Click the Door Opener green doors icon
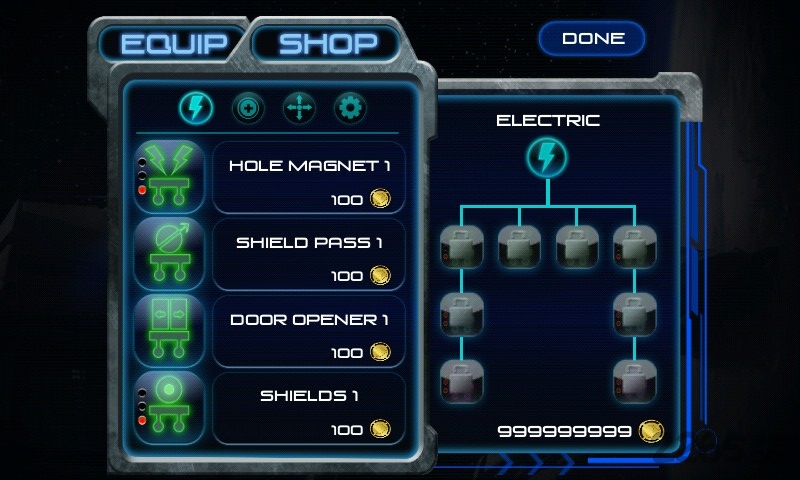Screen dimensions: 800x480 (x=169, y=332)
